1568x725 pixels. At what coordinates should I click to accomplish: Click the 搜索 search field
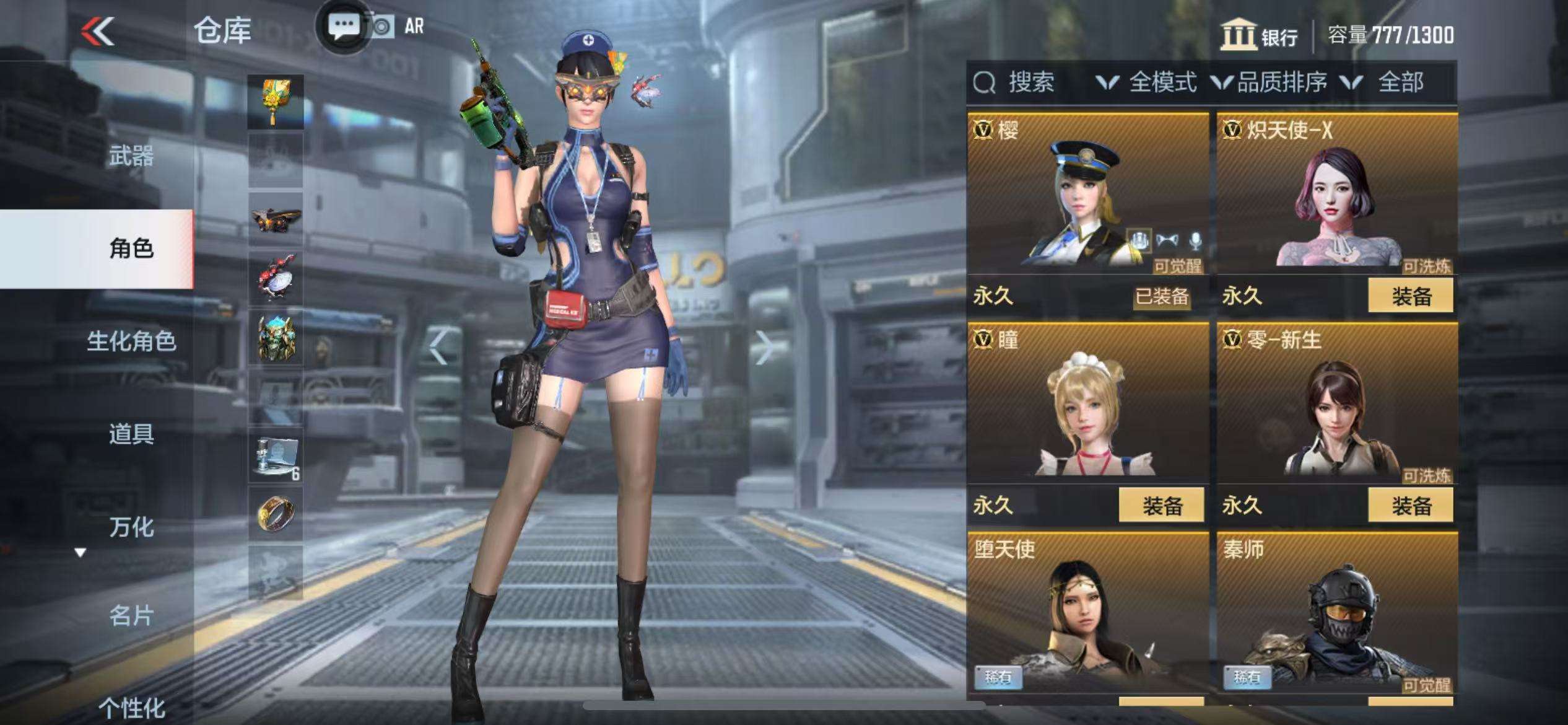[1030, 82]
